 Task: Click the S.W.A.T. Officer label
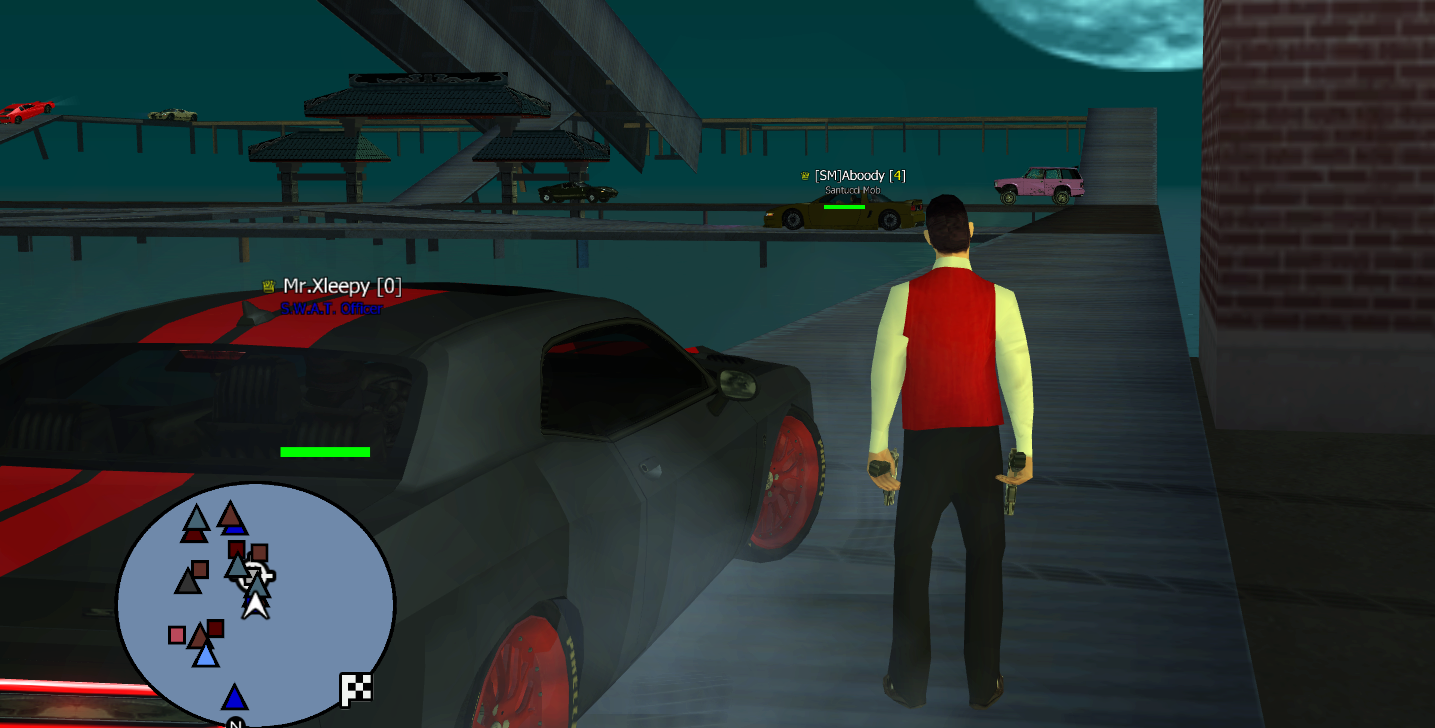coord(330,308)
